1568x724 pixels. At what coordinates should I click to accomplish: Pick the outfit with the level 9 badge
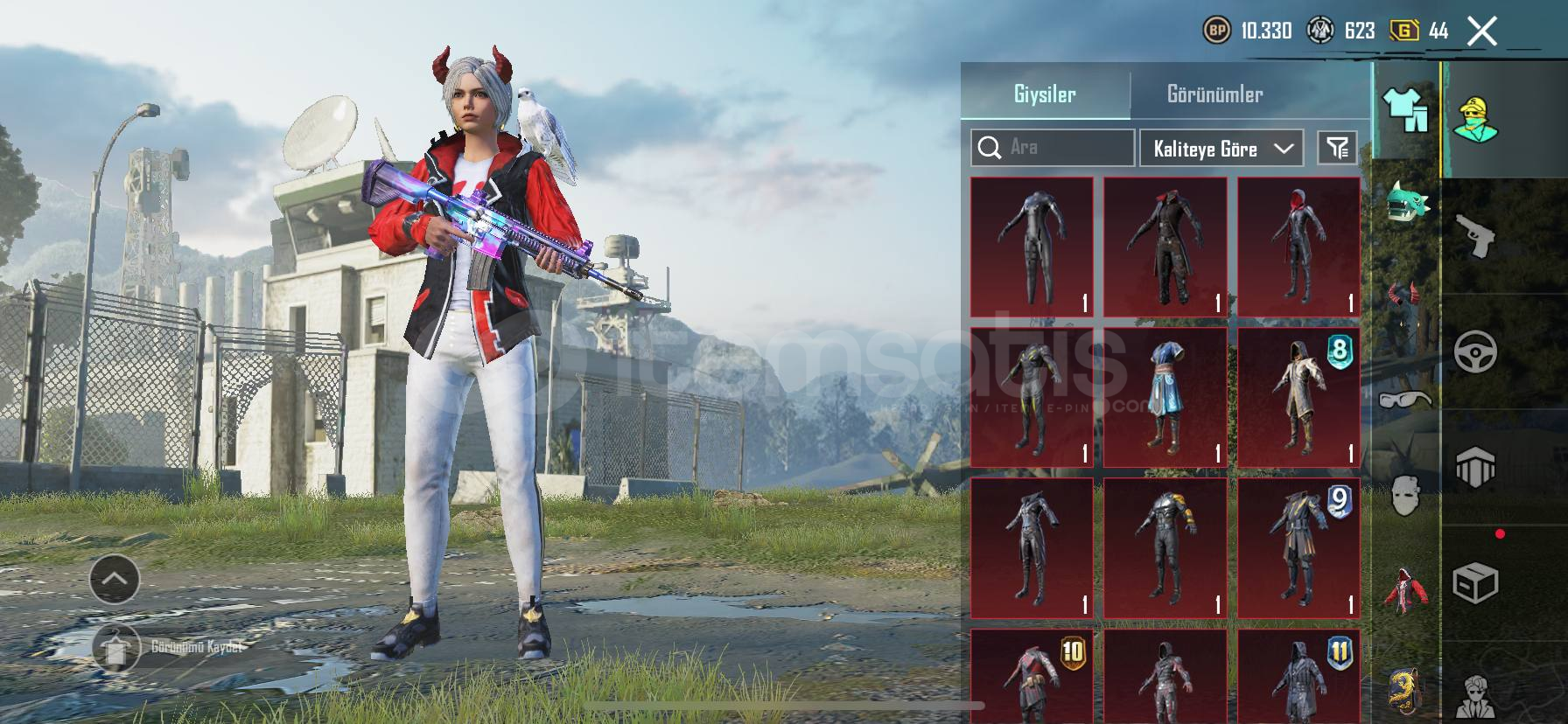click(1298, 548)
